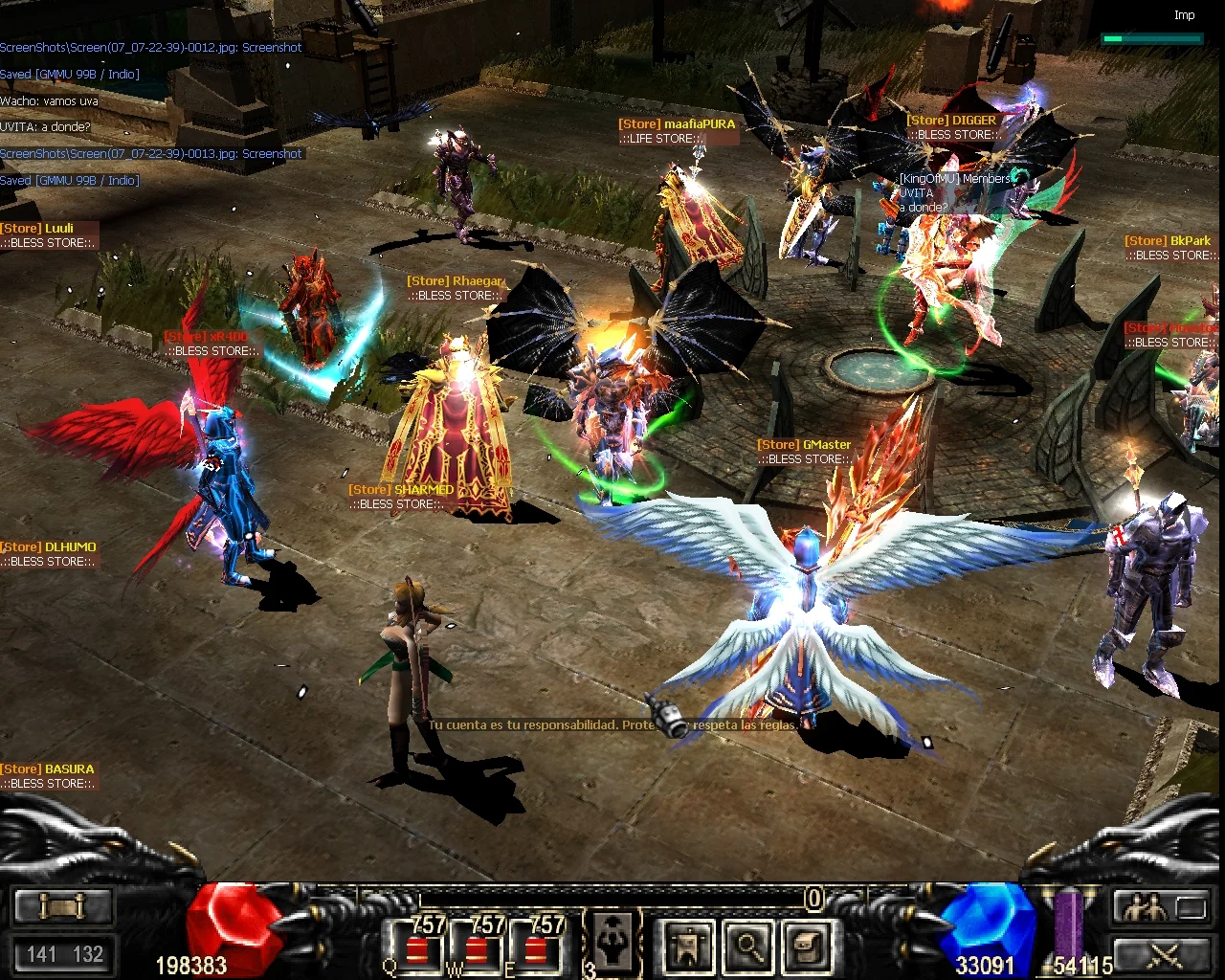The image size is (1225, 980).
Task: Open DLHUMO's store label
Action: (48, 554)
